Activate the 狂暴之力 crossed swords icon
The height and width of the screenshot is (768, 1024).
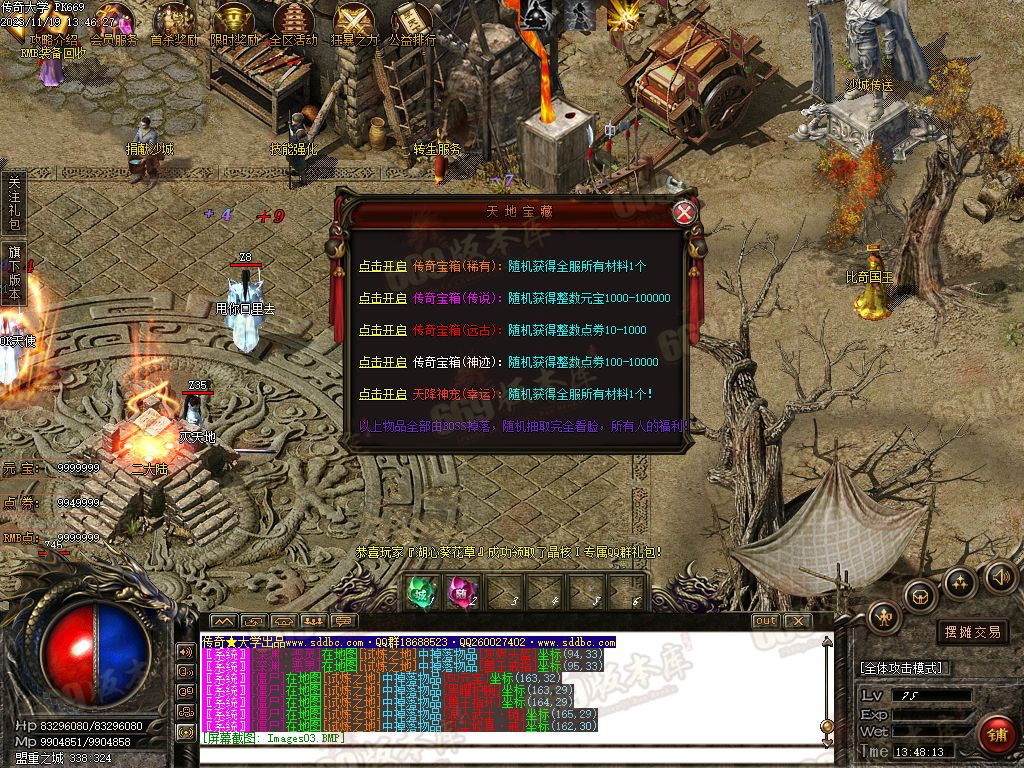pyautogui.click(x=353, y=24)
